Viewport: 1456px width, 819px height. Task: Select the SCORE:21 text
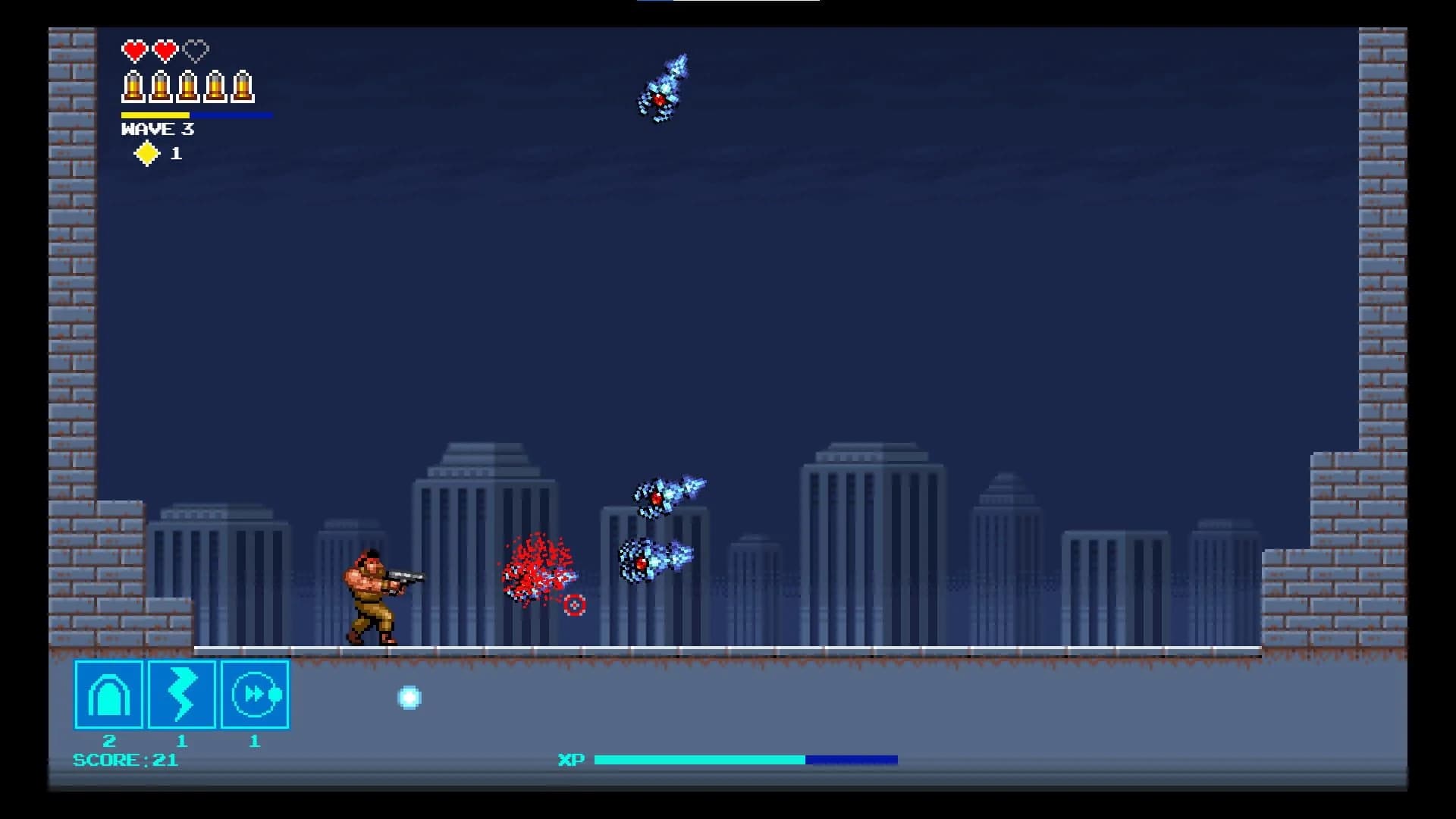tap(124, 760)
